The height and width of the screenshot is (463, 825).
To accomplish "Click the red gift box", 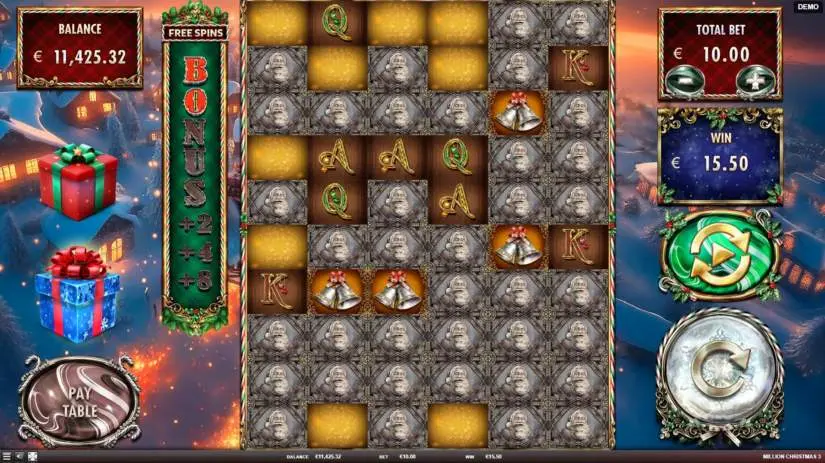I will [78, 181].
